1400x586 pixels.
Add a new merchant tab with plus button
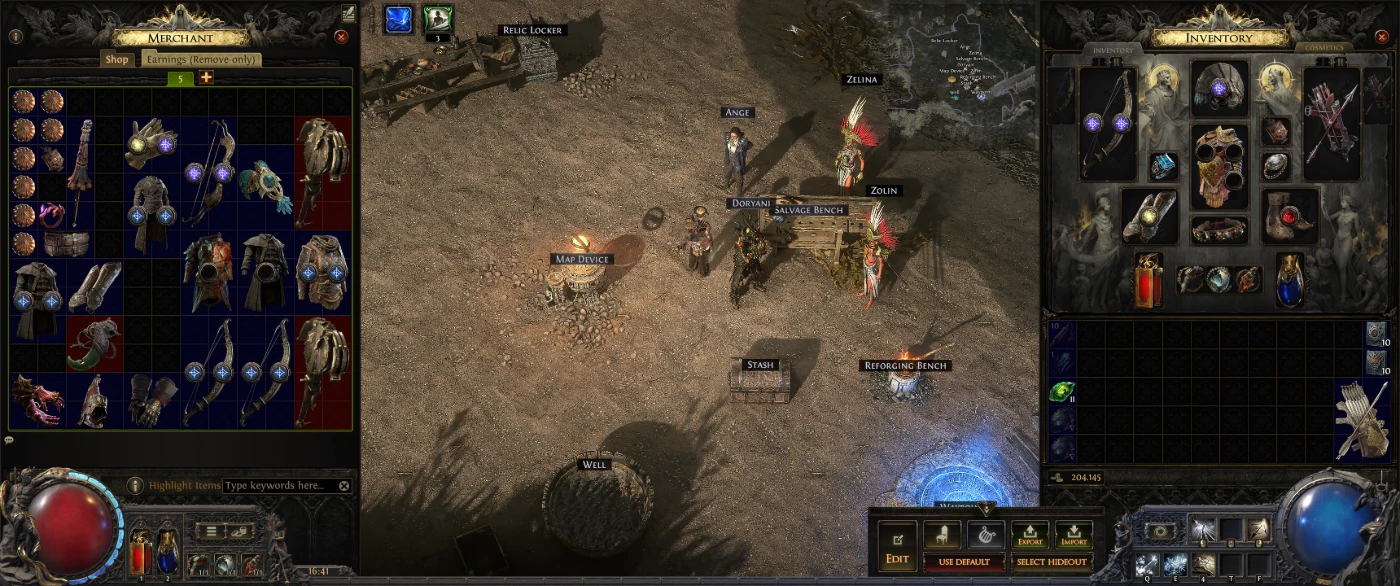click(x=206, y=78)
